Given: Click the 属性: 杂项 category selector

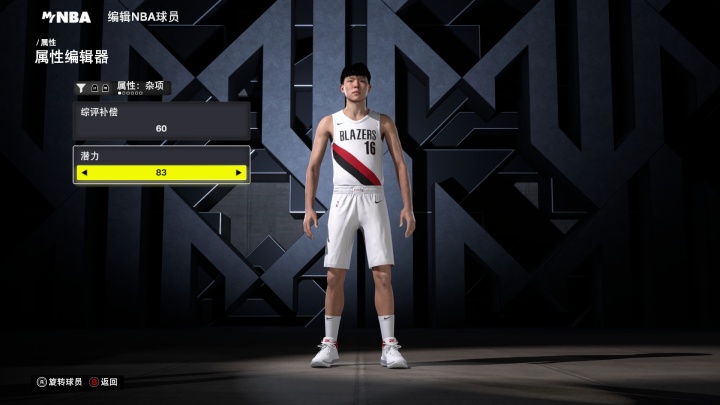Looking at the screenshot, I should (x=142, y=87).
